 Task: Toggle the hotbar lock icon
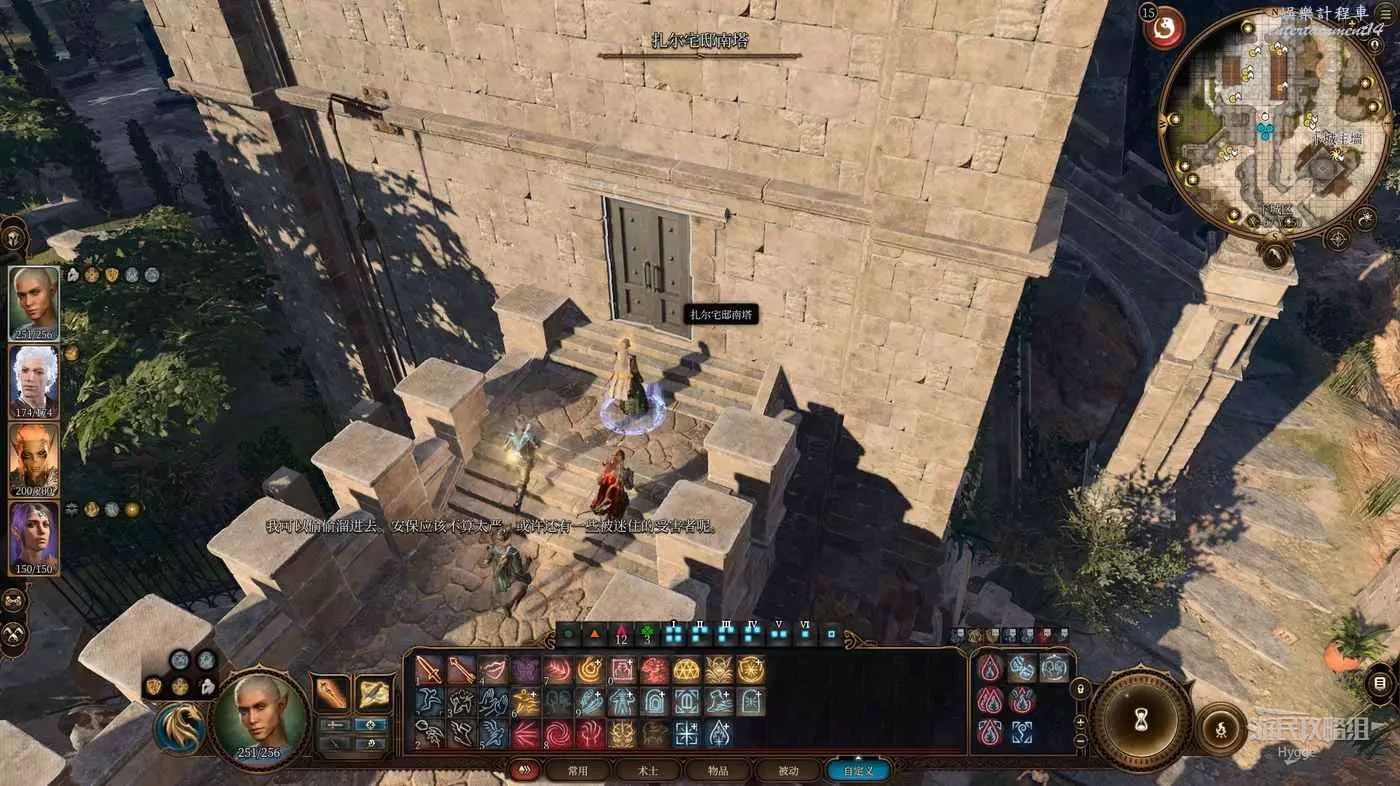pyautogui.click(x=1080, y=689)
